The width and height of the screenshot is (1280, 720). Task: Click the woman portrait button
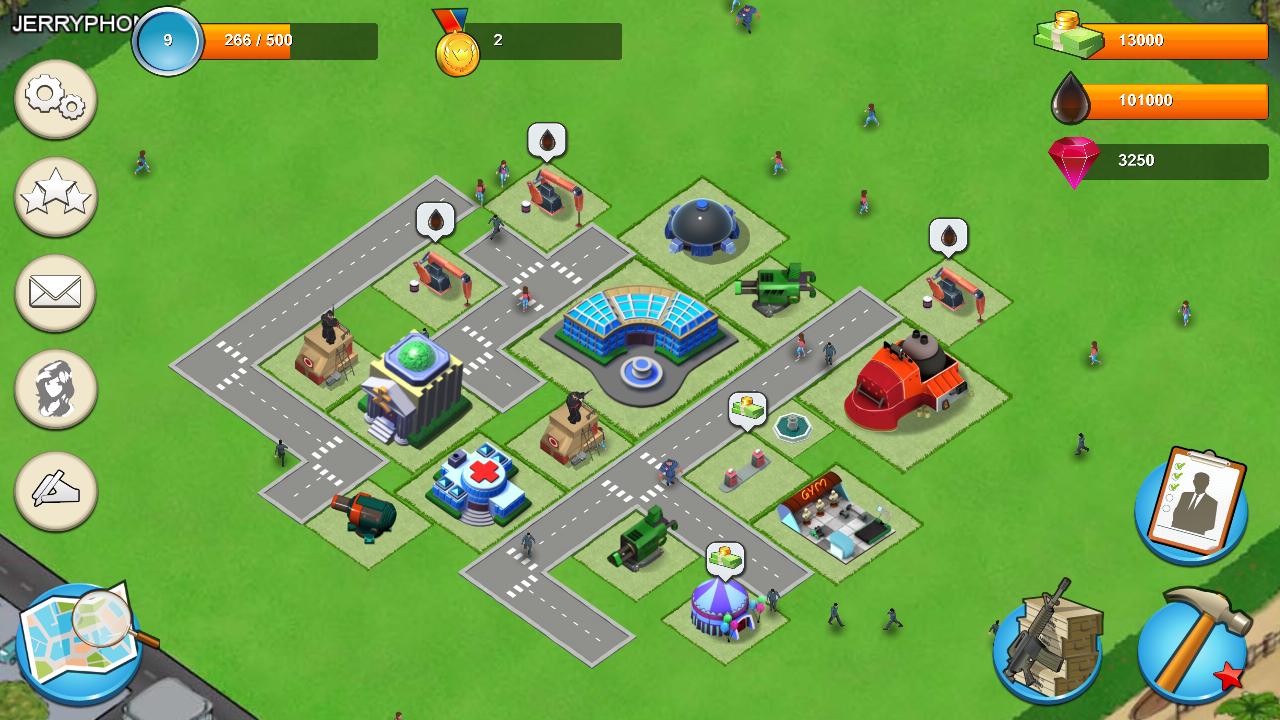tap(56, 389)
